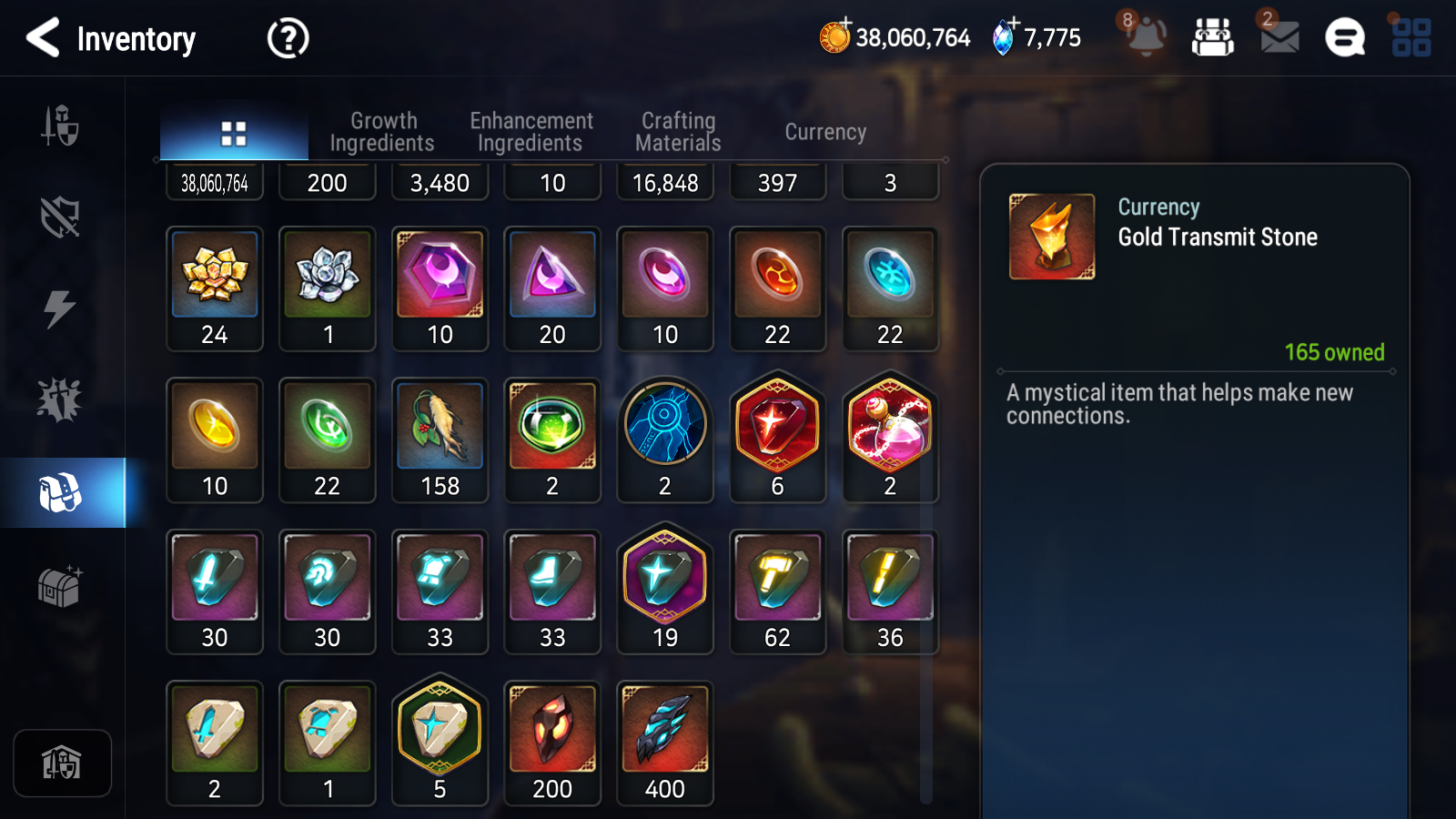Image resolution: width=1456 pixels, height=819 pixels.
Task: Switch to the Enhancement Ingredients tab
Action: click(x=531, y=132)
